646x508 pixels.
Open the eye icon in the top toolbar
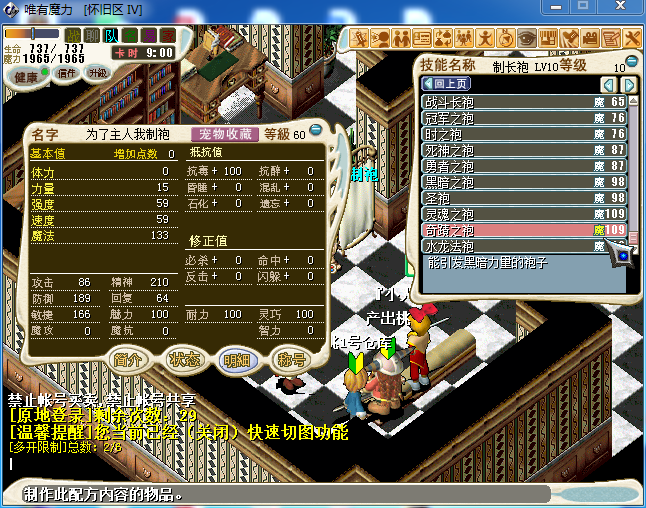tap(526, 38)
